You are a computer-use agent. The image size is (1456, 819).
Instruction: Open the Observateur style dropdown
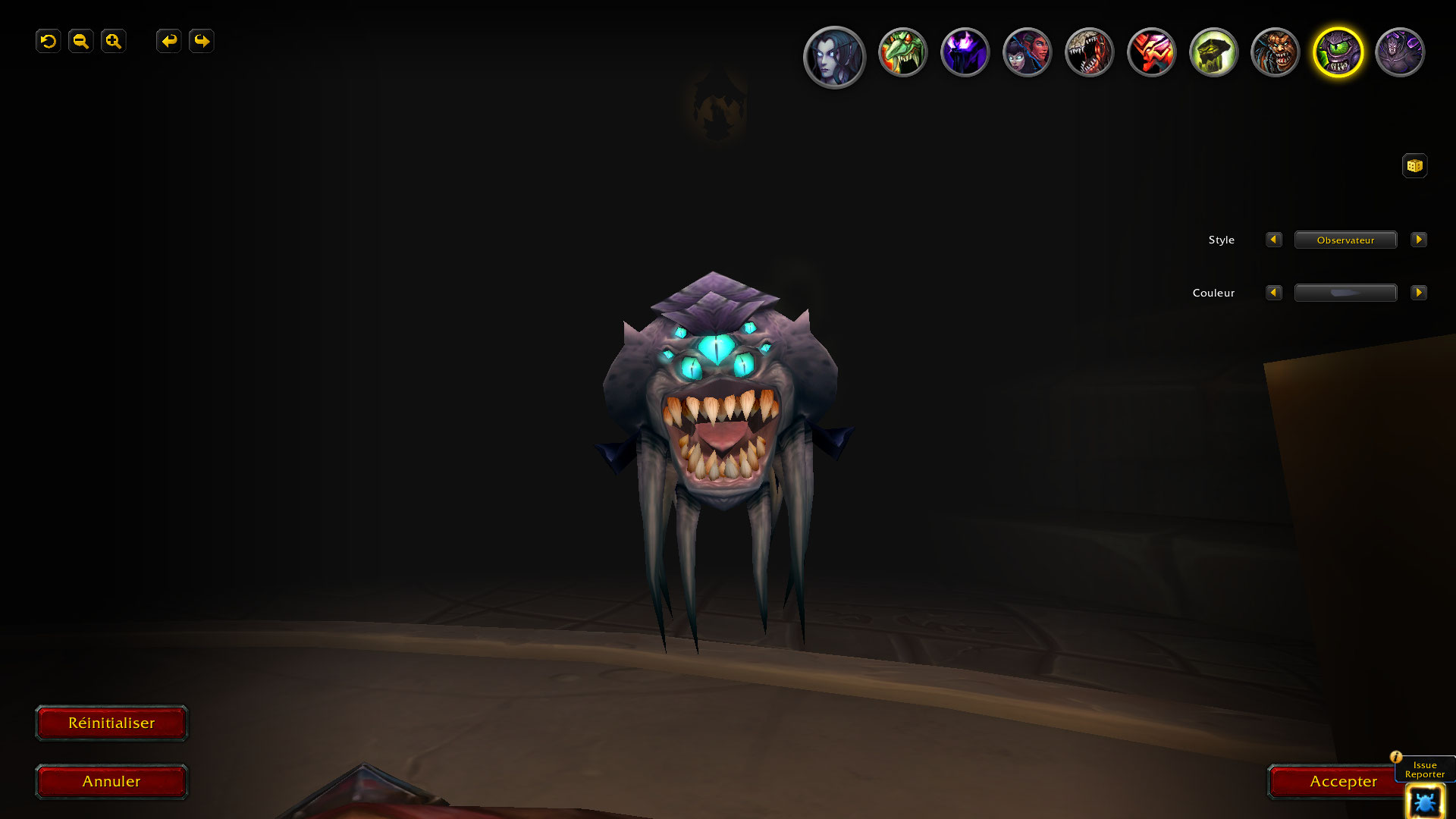coord(1345,240)
